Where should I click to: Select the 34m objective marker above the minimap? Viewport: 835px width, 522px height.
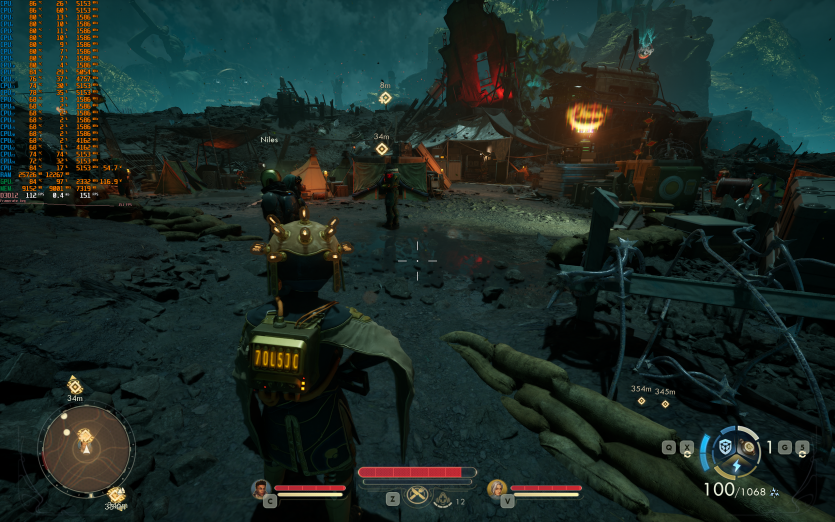click(74, 385)
